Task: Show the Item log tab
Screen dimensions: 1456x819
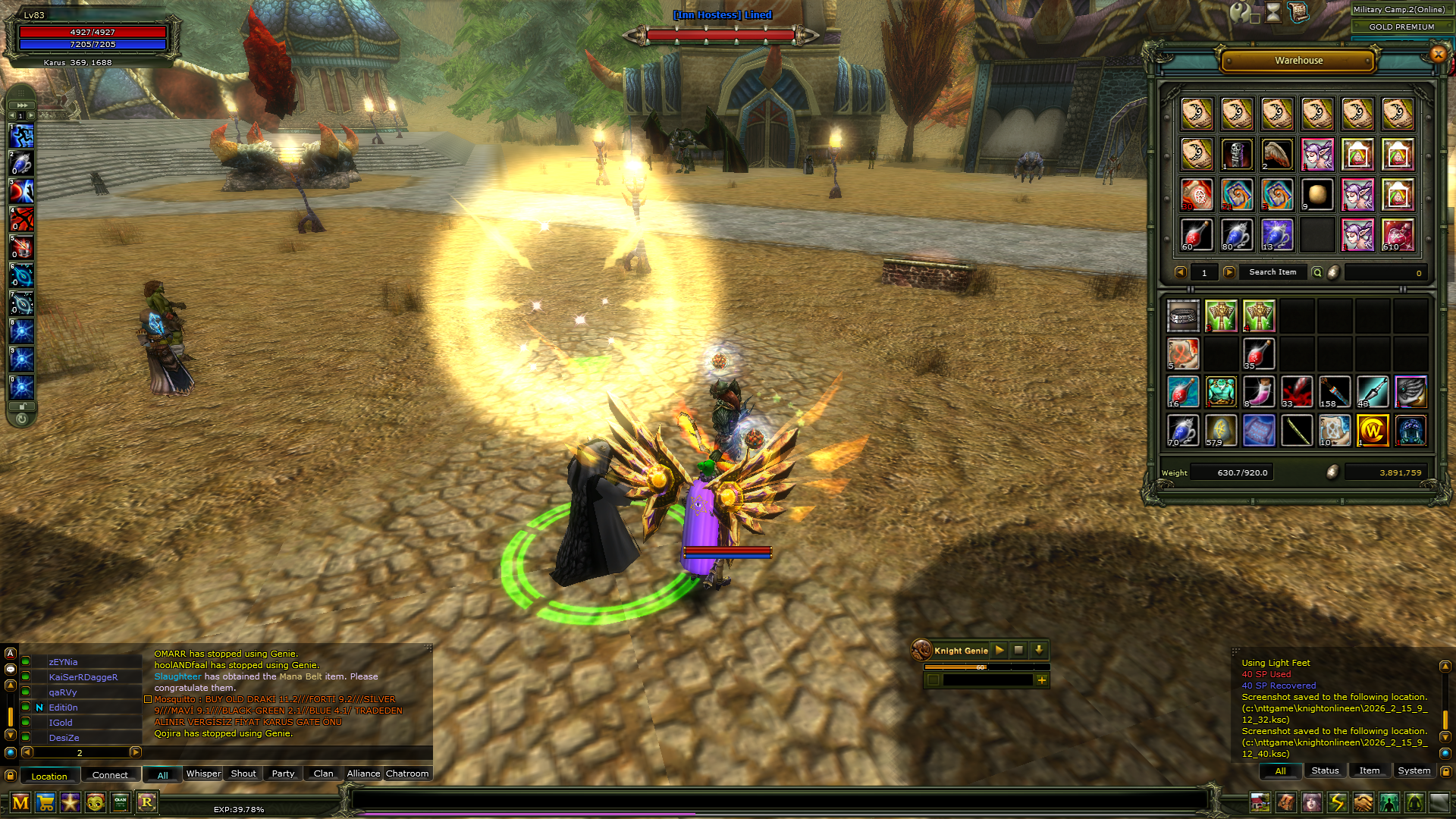Action: click(x=1369, y=770)
